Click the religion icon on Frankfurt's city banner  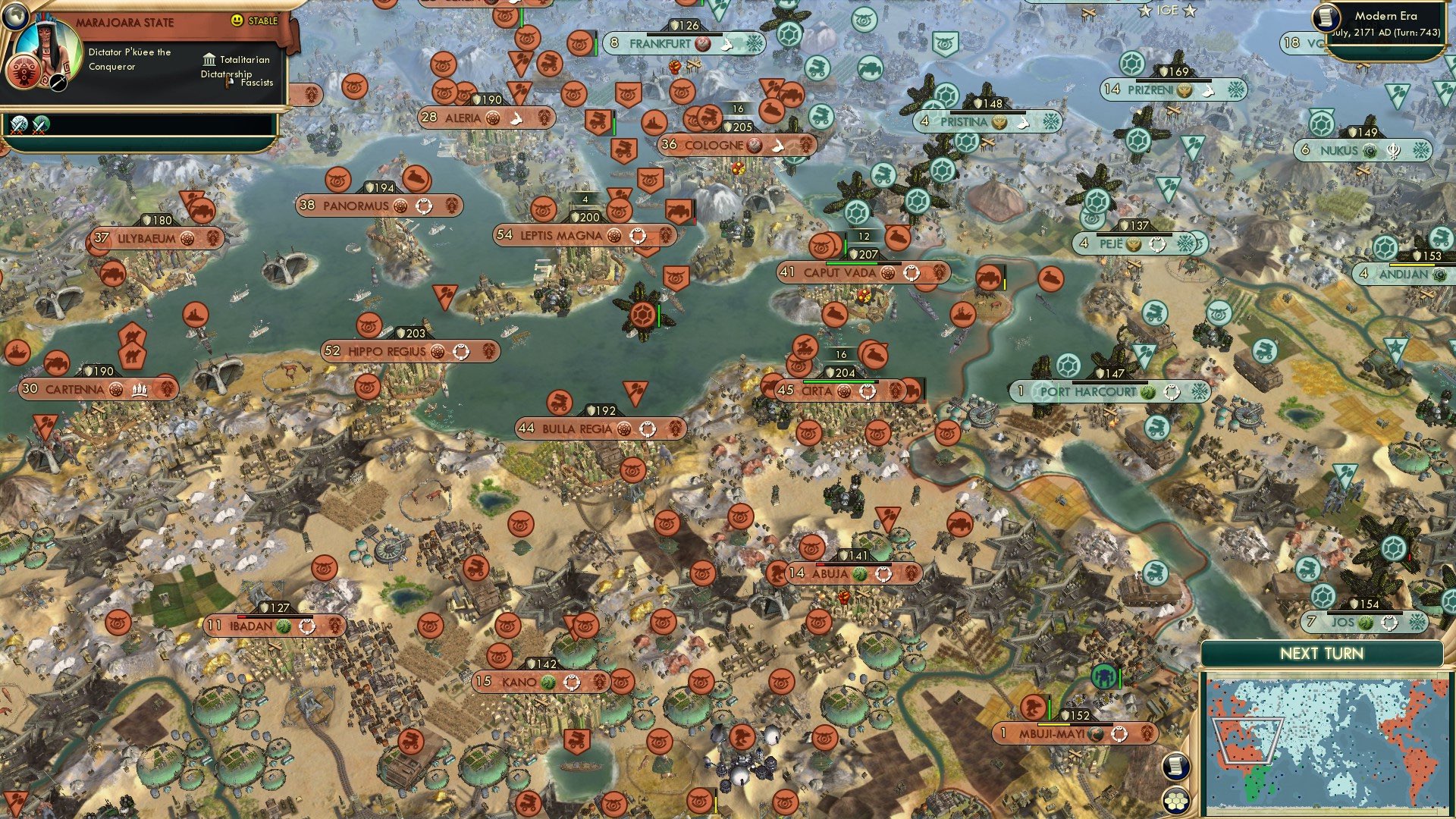[x=702, y=43]
